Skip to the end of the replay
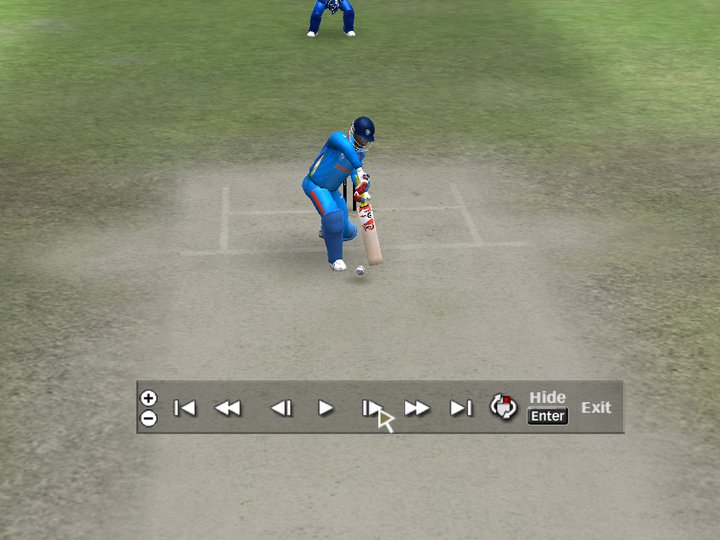 [x=460, y=408]
